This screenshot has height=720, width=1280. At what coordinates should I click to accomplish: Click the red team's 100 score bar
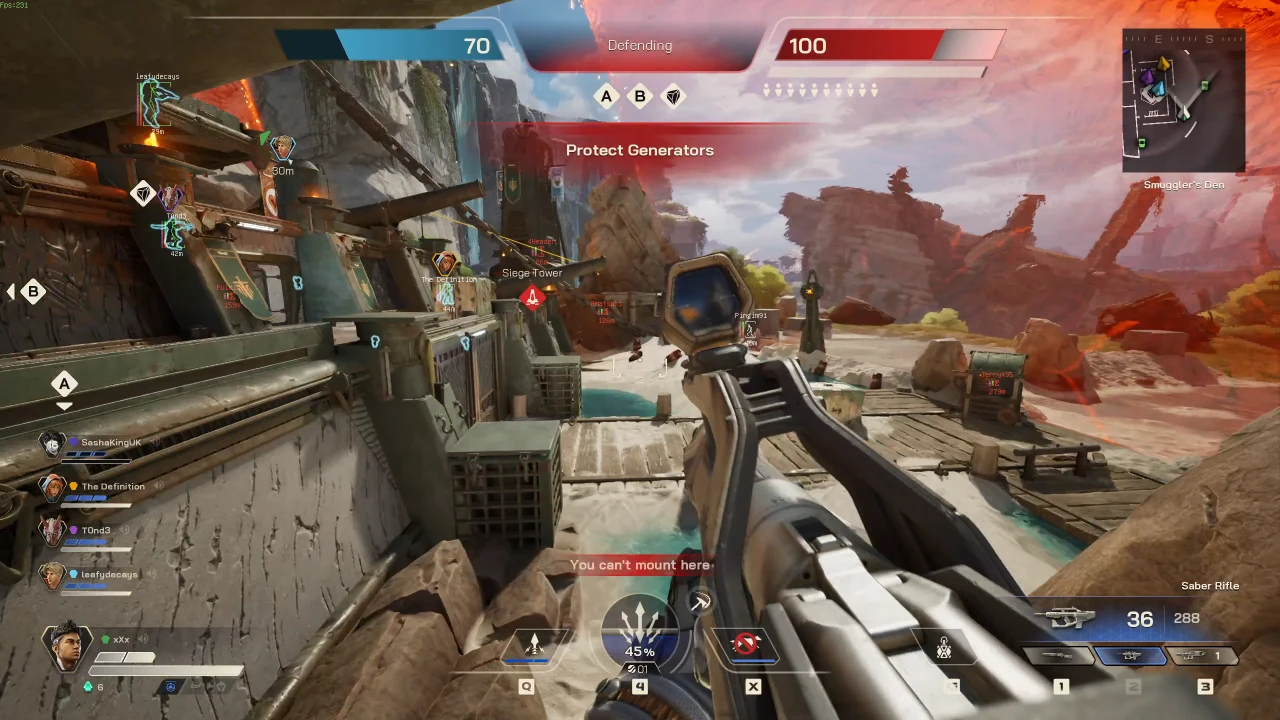(x=860, y=45)
